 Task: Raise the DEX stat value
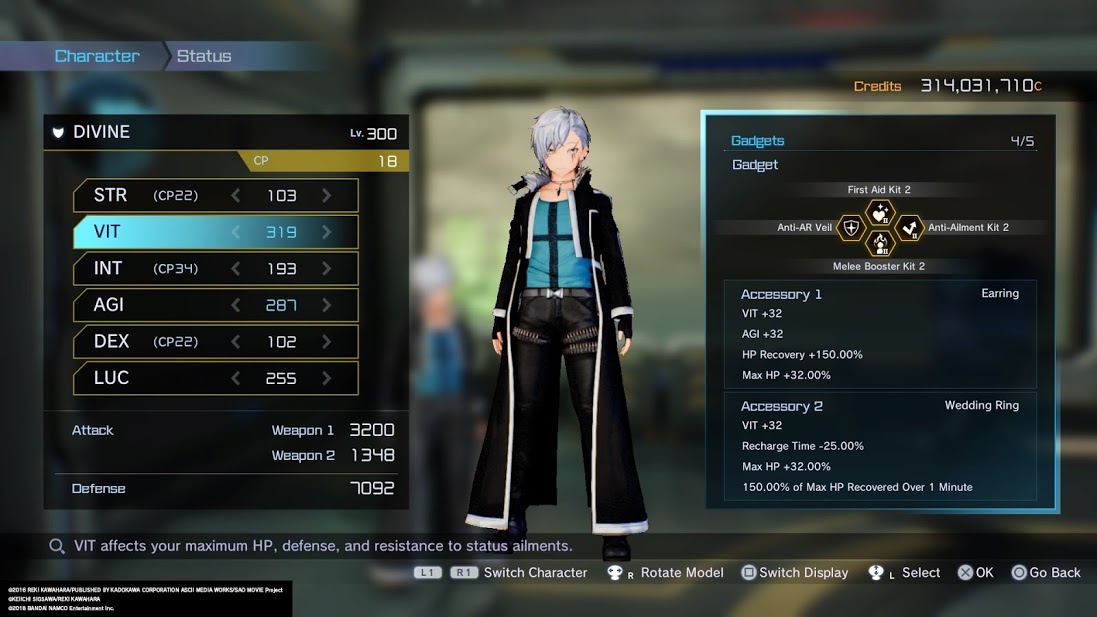click(327, 342)
